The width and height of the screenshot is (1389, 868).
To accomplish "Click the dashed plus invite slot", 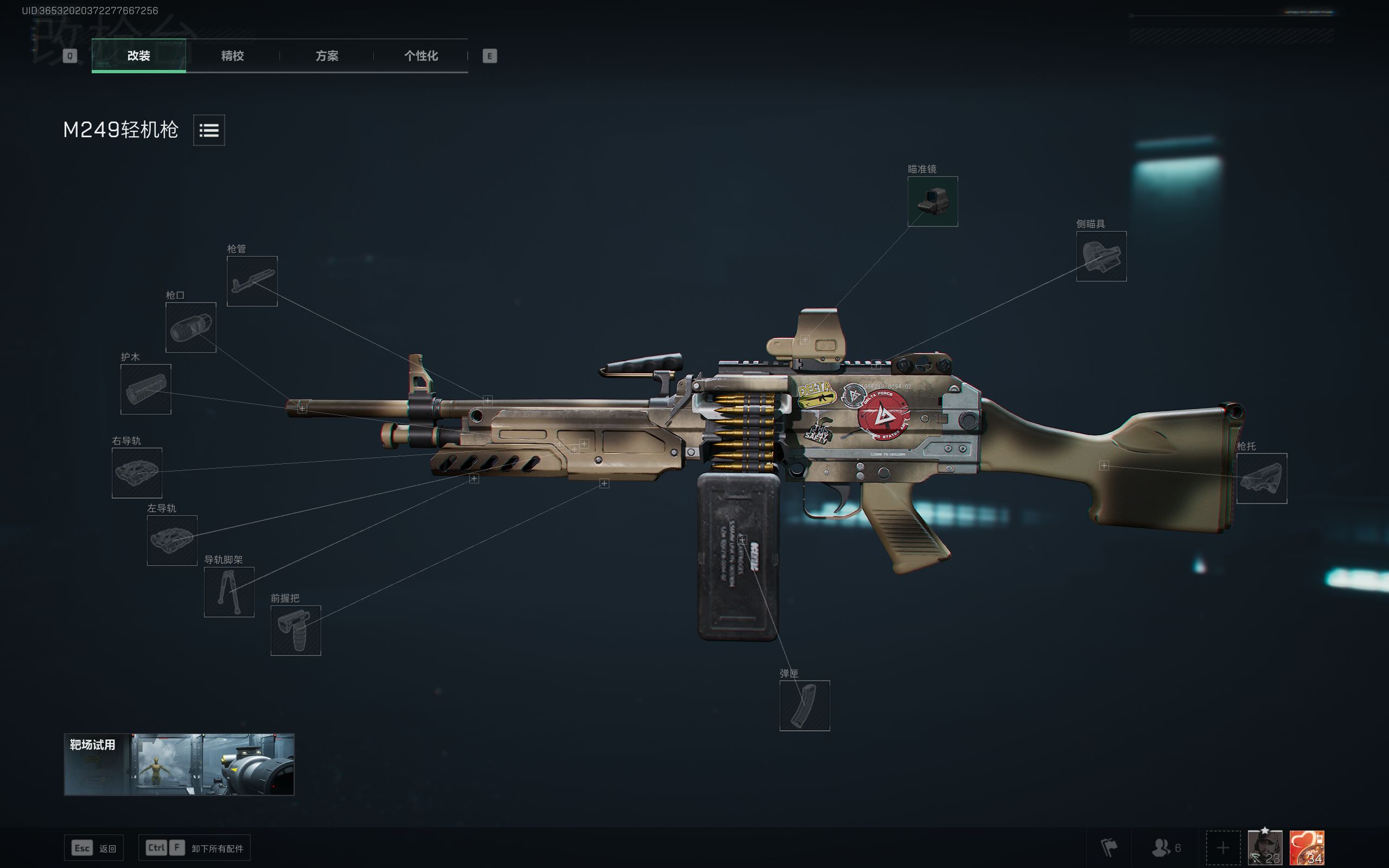I will pyautogui.click(x=1222, y=847).
